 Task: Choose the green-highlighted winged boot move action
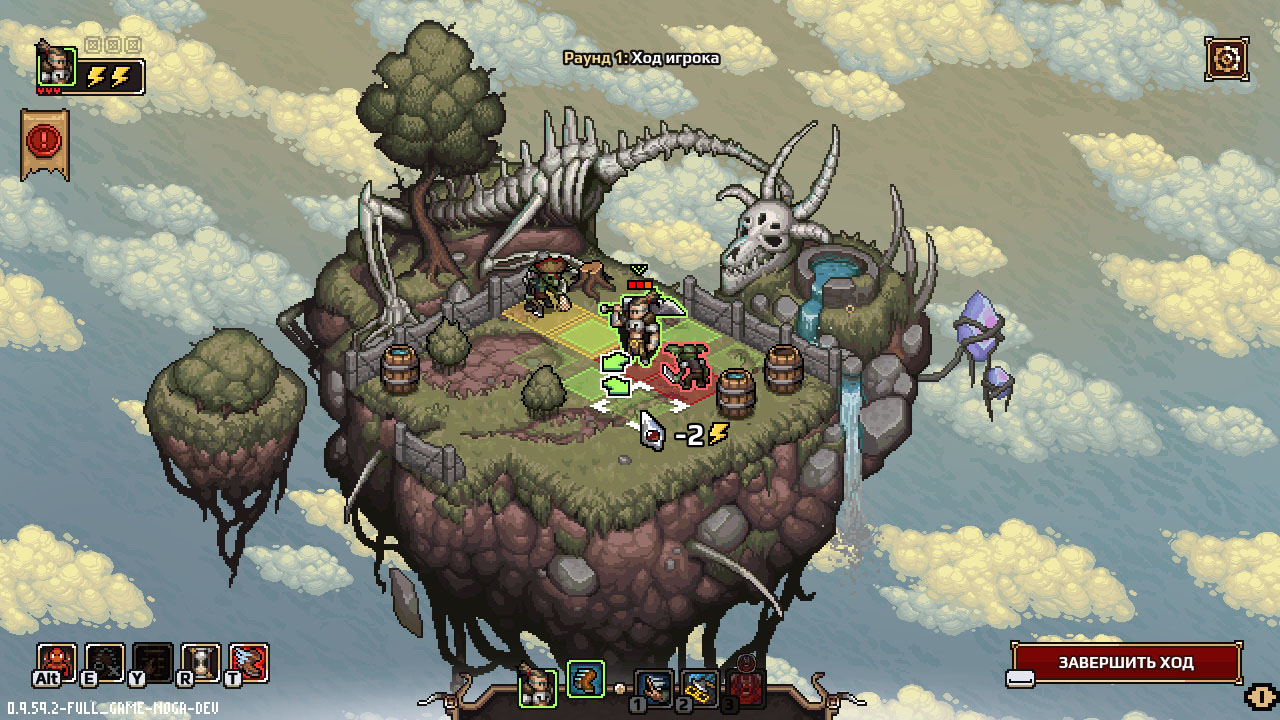tap(586, 680)
